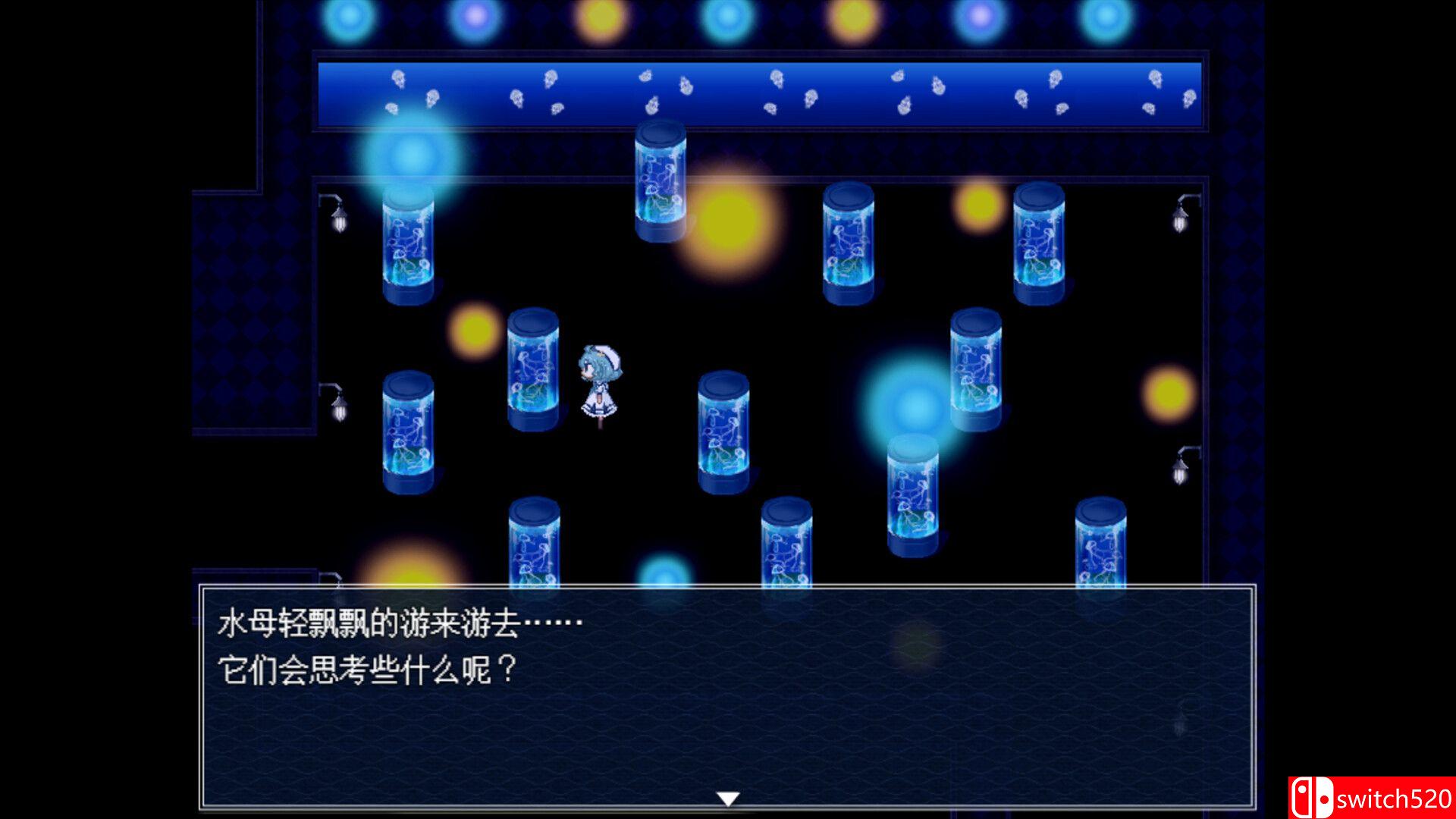Viewport: 1456px width, 819px height.
Task: Expand the dialogue by clicking the continue triangle
Action: coord(728,797)
